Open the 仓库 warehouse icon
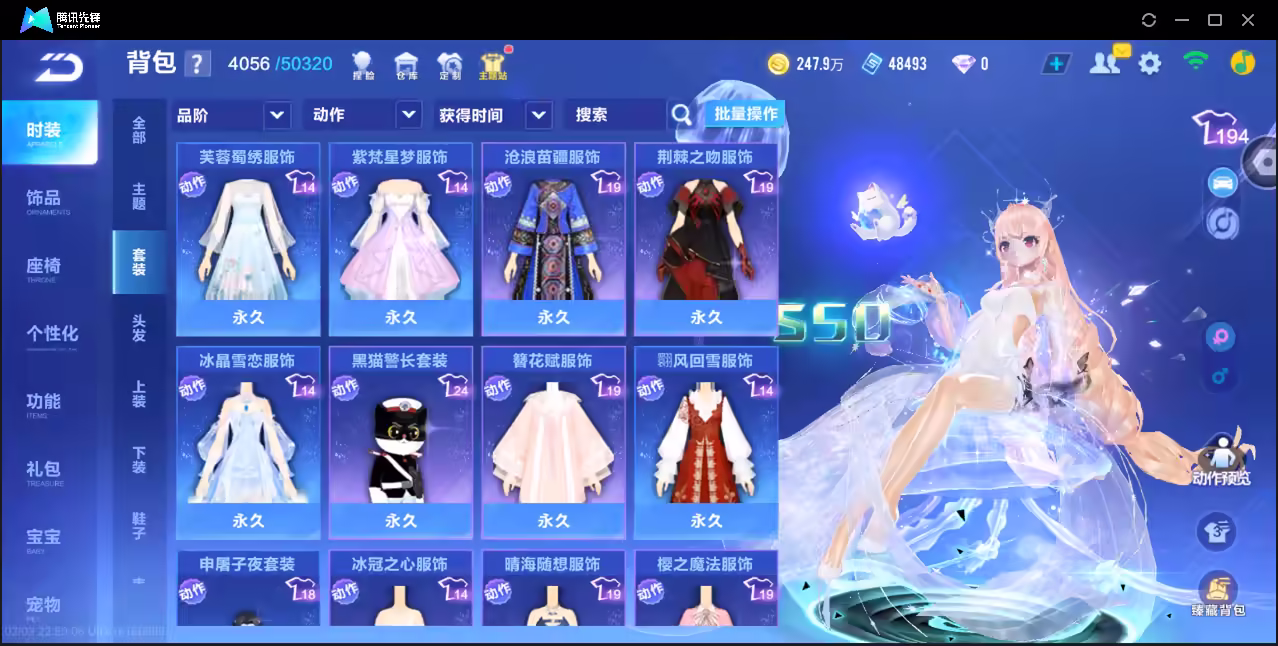The height and width of the screenshot is (646, 1278). (406, 66)
